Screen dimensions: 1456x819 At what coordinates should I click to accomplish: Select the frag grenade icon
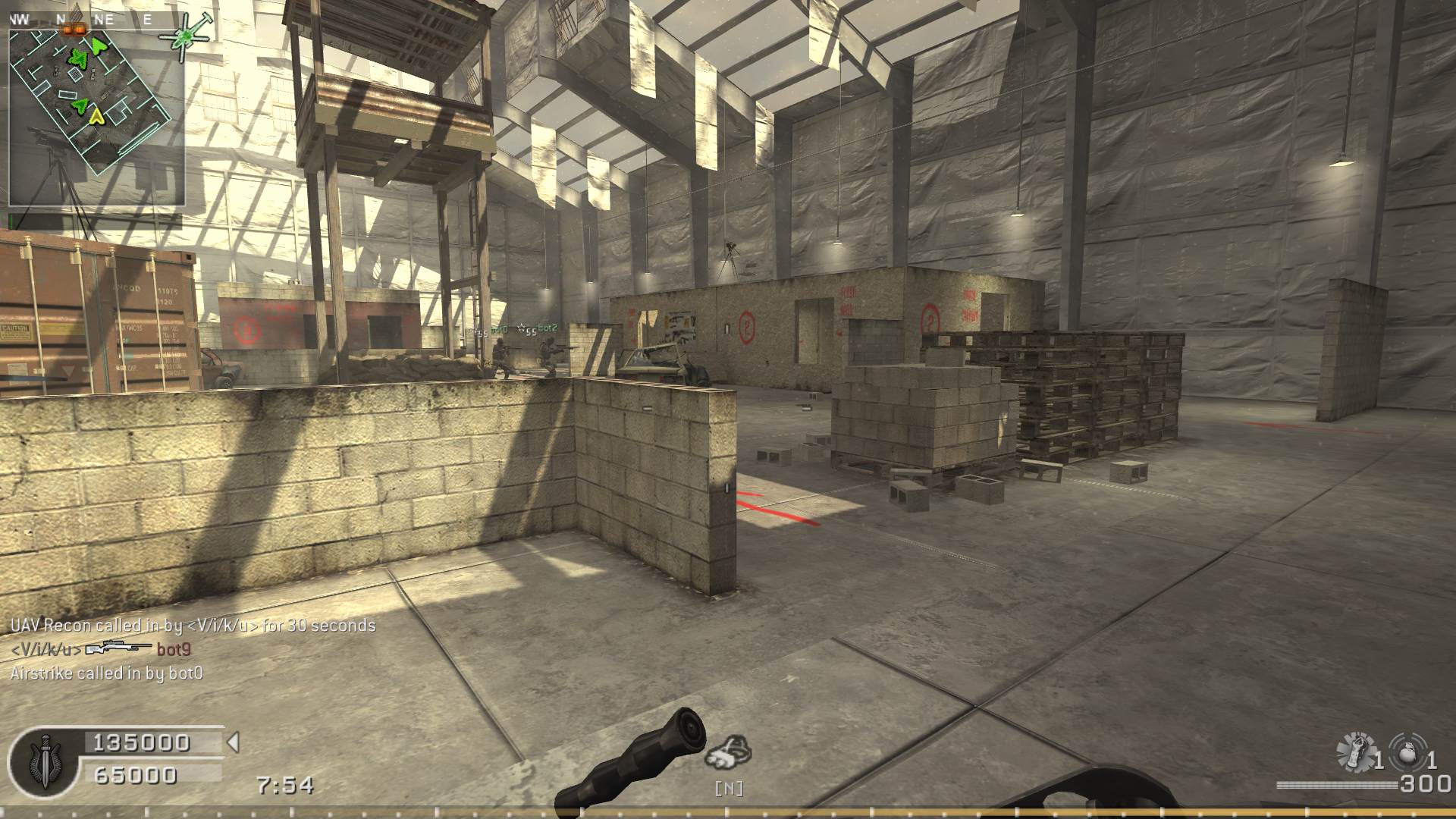pos(1408,751)
